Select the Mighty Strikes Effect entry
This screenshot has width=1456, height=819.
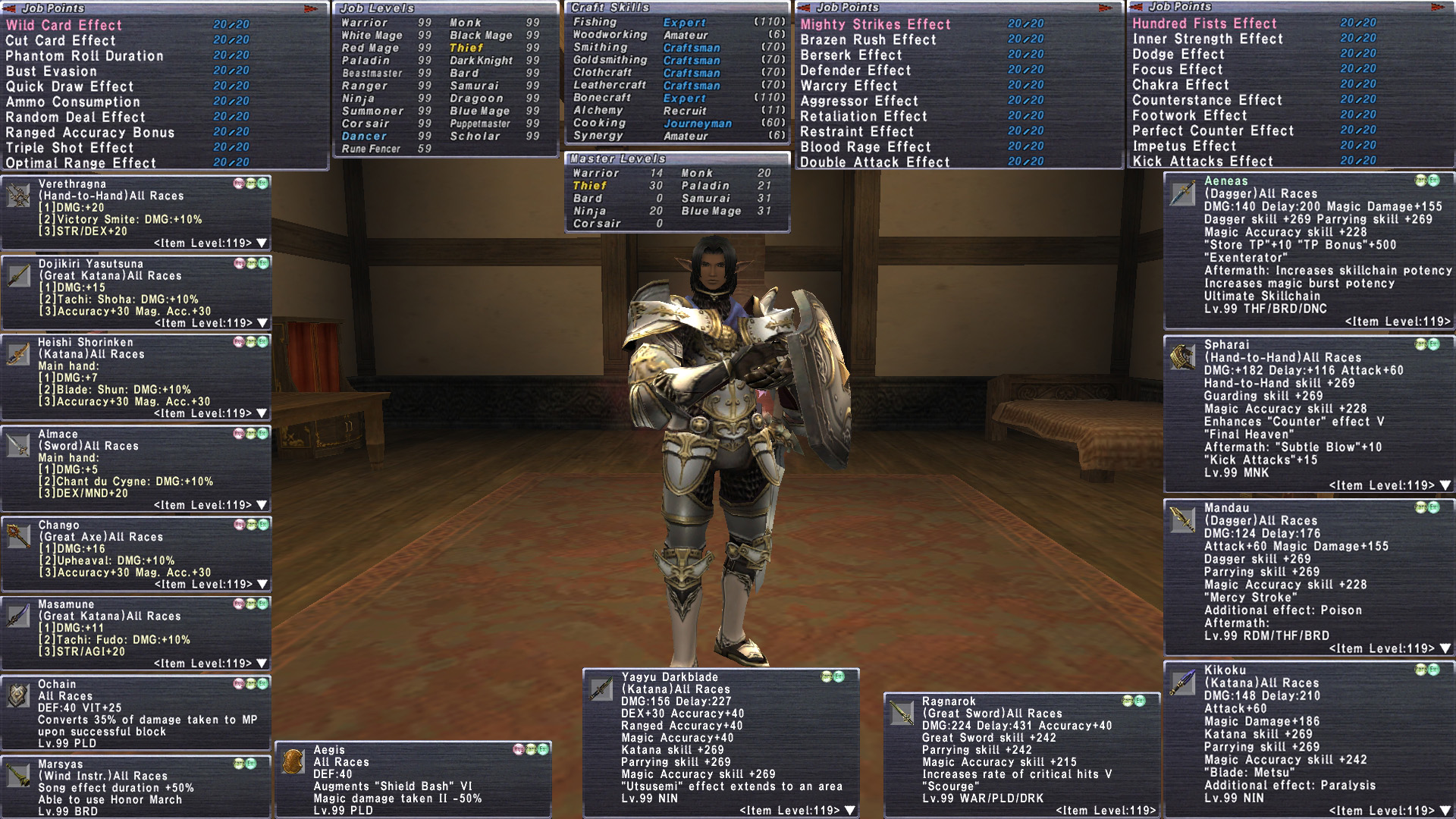click(x=875, y=24)
